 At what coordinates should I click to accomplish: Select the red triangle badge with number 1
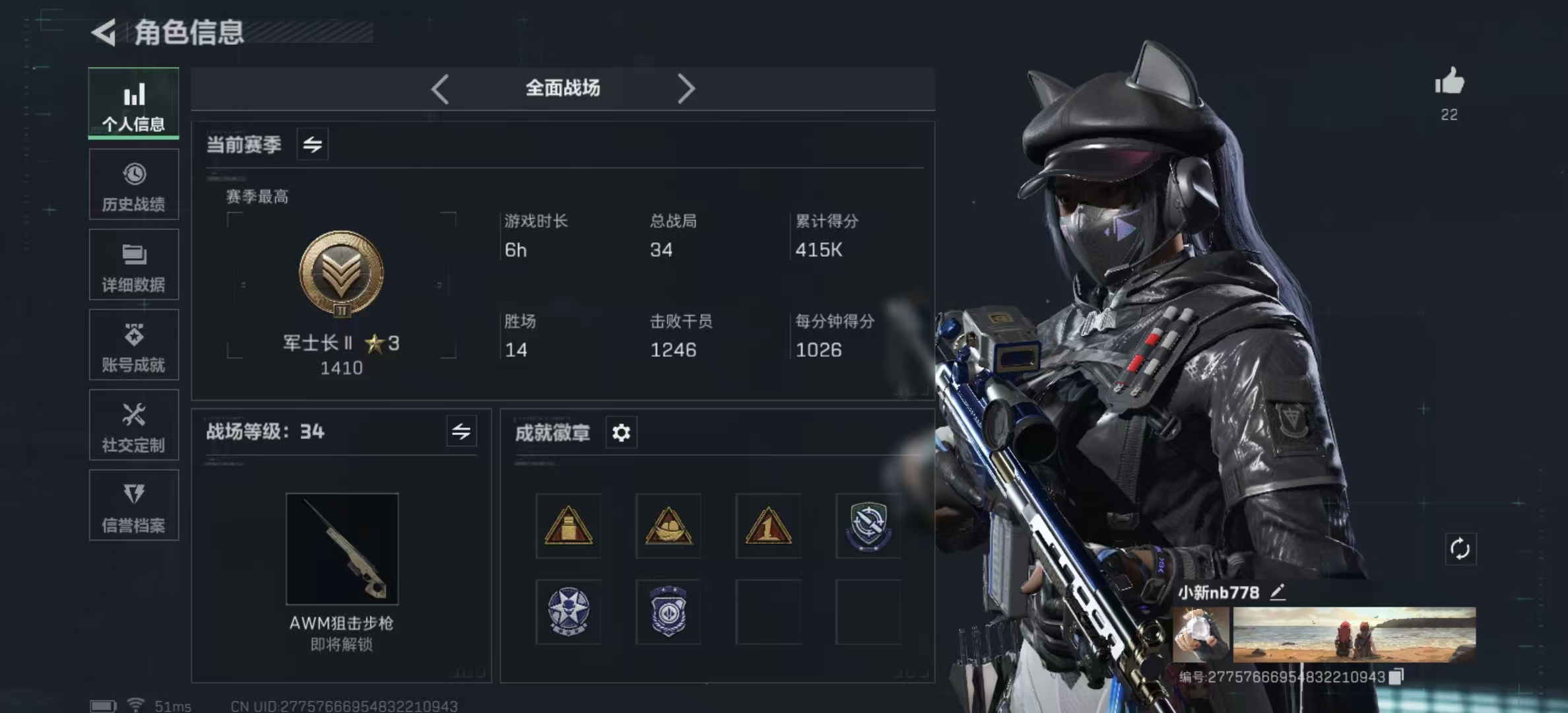coord(768,526)
